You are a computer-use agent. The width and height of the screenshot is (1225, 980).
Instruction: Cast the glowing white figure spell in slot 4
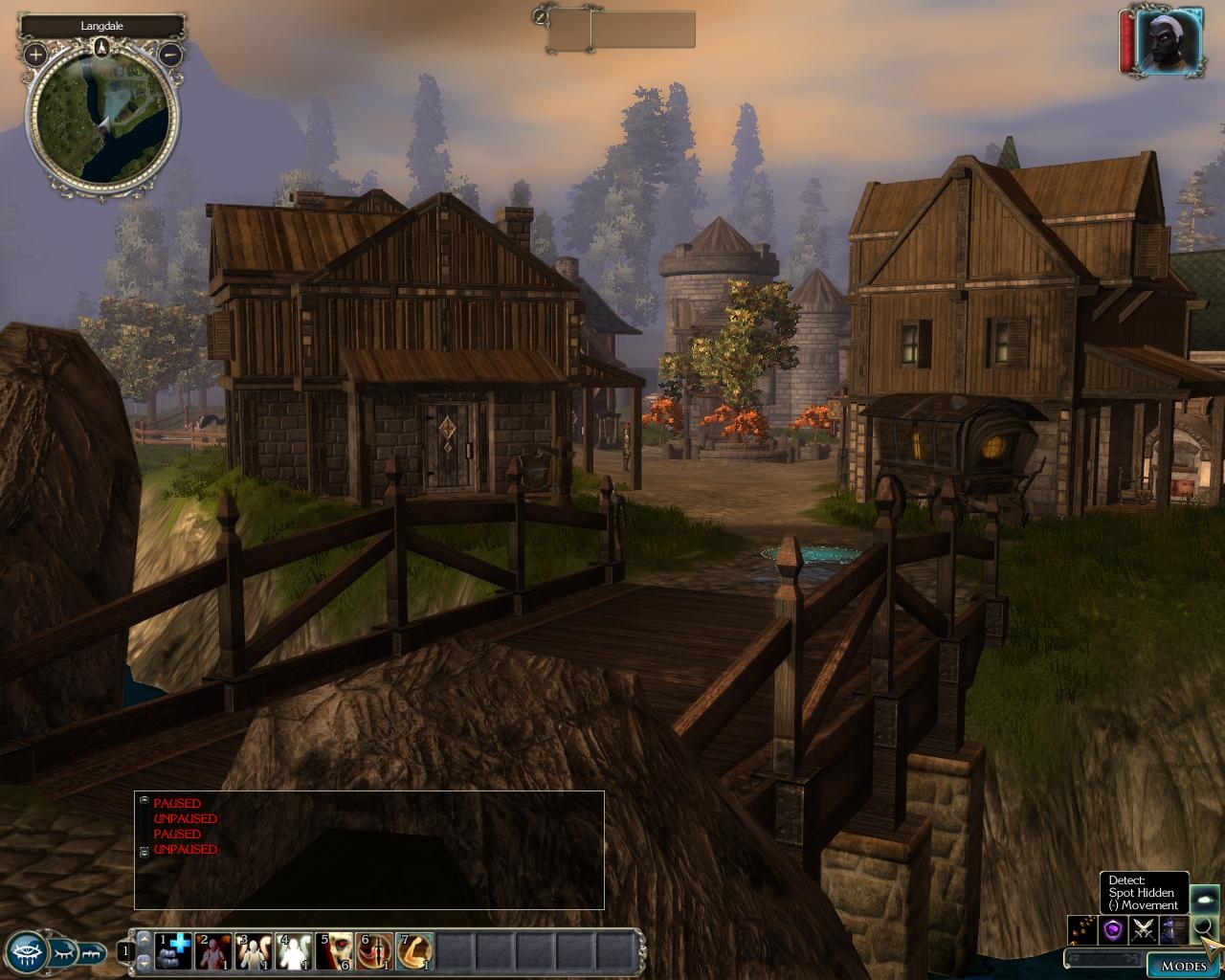[x=294, y=951]
